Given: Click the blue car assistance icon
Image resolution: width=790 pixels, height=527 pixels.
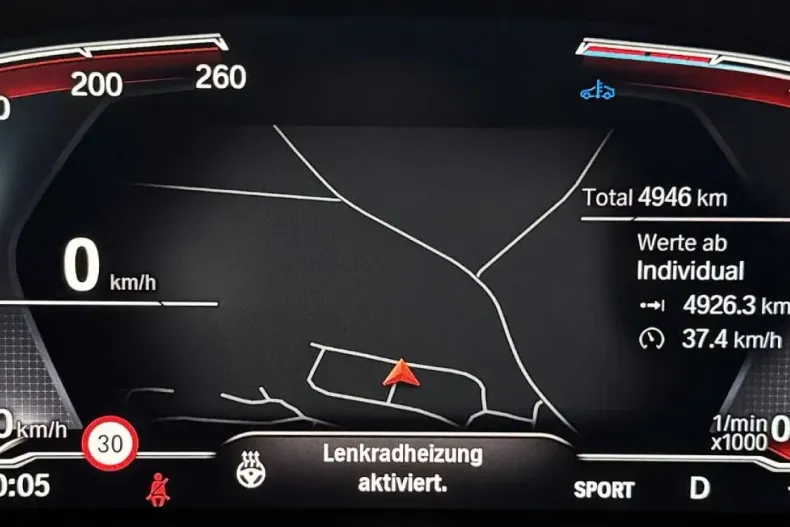Looking at the screenshot, I should point(597,92).
